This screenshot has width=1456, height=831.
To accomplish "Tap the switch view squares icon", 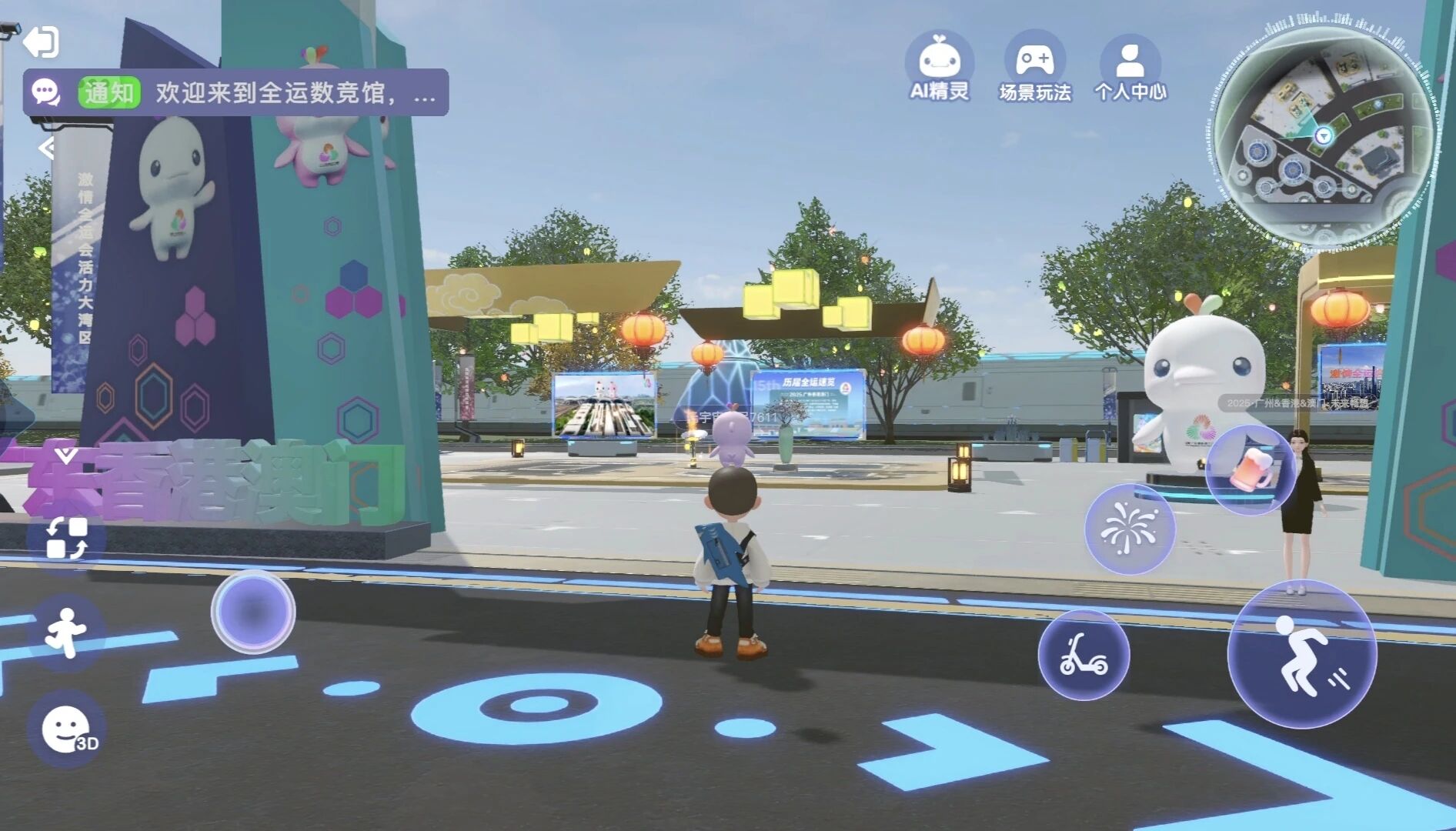I will (x=66, y=538).
